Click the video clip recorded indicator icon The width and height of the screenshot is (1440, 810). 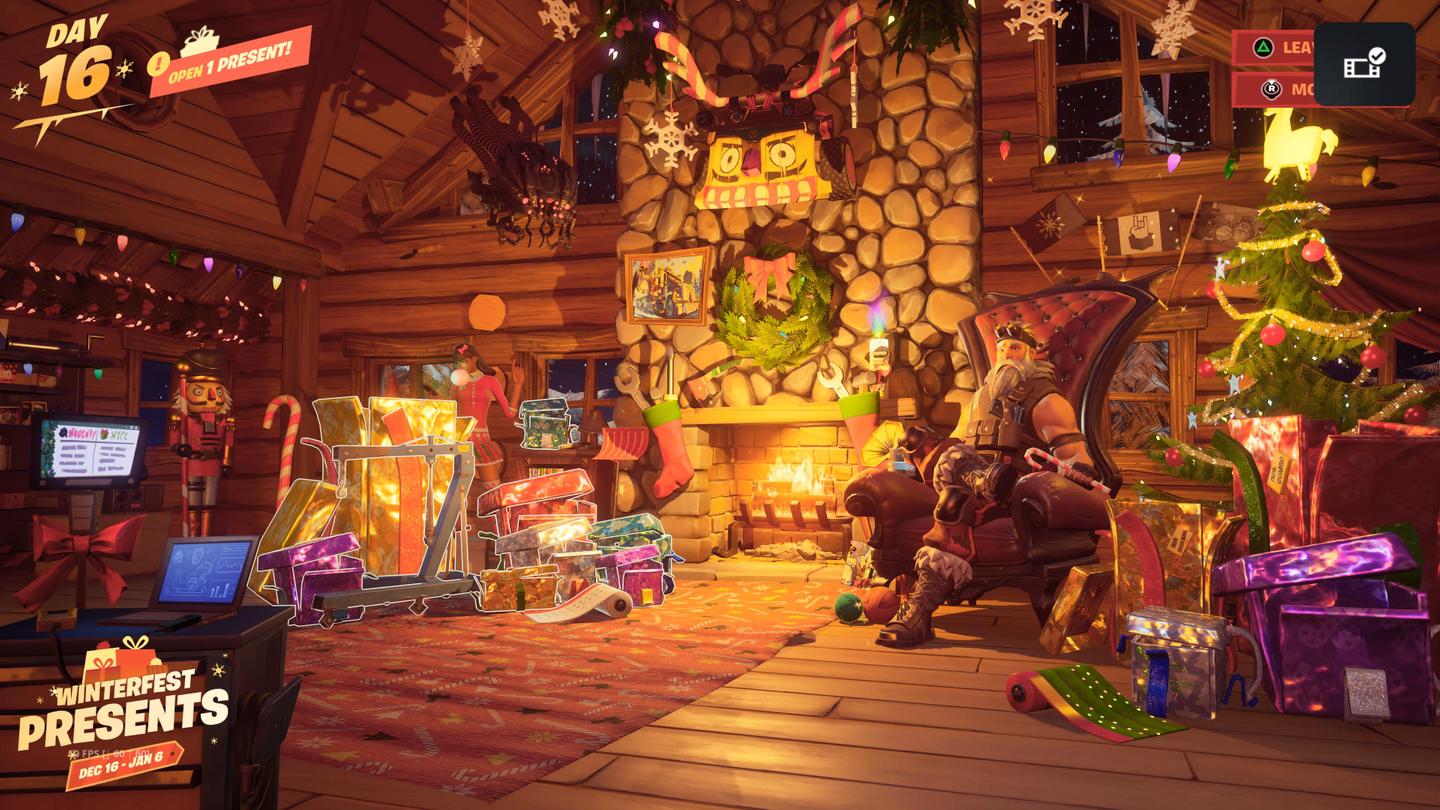coord(1360,68)
